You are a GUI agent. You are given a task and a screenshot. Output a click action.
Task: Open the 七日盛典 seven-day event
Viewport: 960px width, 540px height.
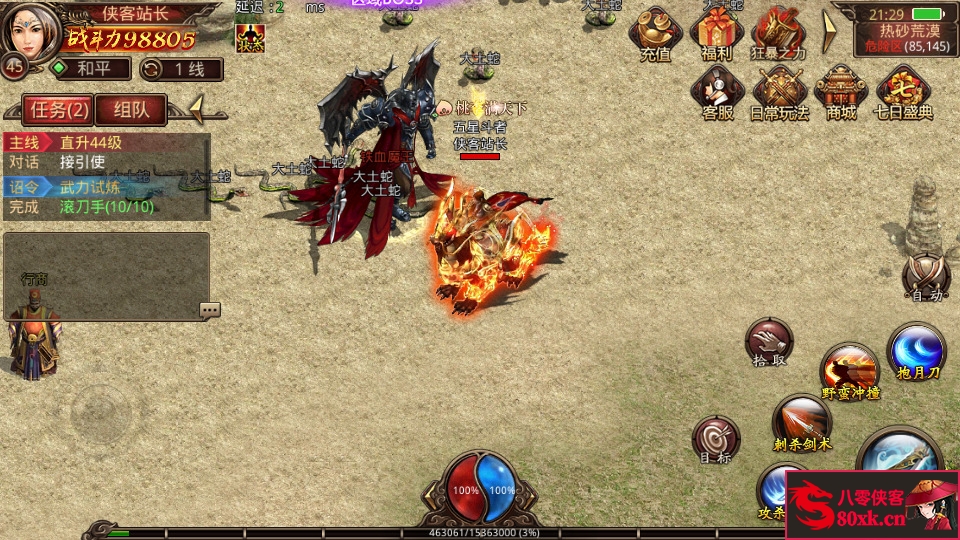tap(904, 92)
